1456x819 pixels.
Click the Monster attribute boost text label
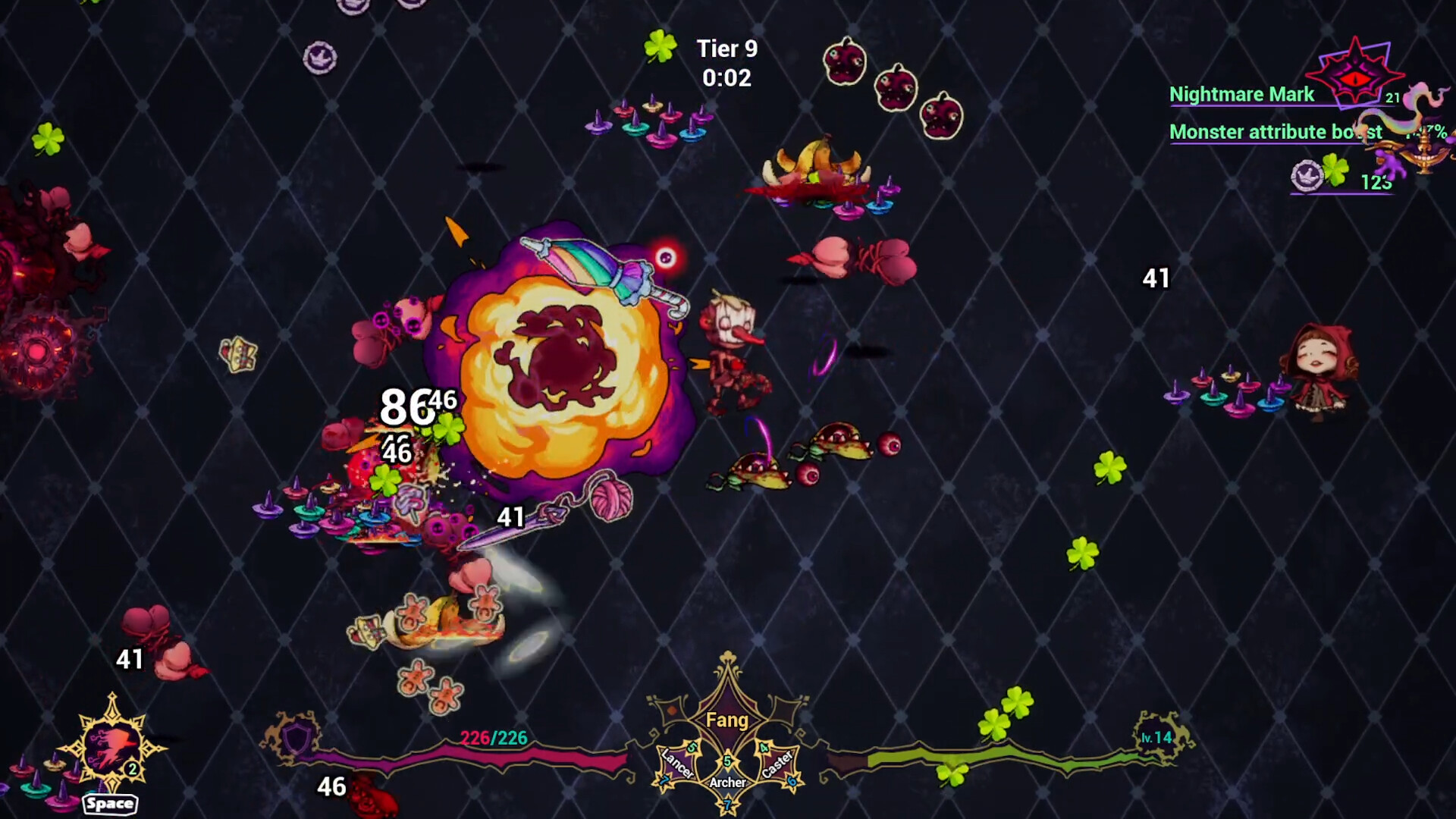[1274, 132]
